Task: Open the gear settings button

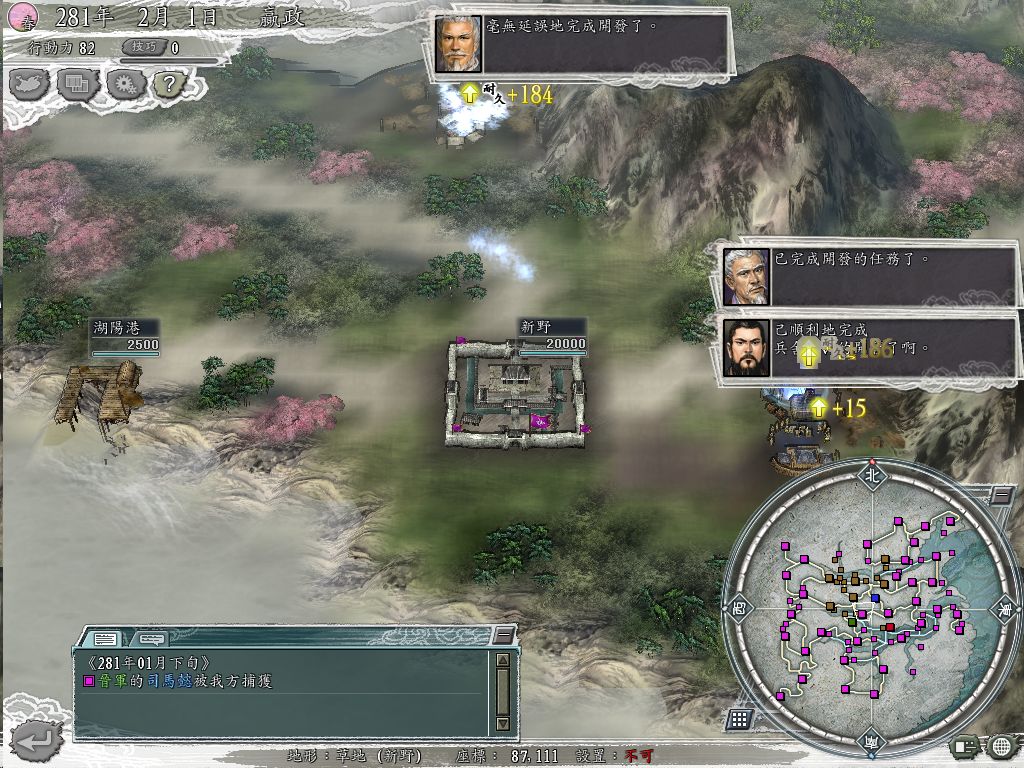Action: [x=125, y=84]
